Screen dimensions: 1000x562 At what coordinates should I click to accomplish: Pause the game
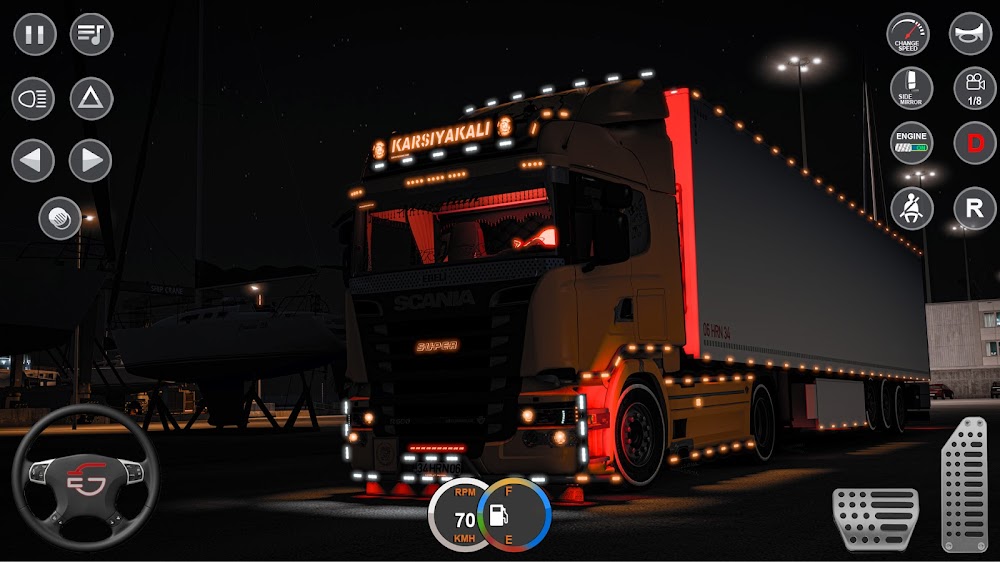(34, 35)
